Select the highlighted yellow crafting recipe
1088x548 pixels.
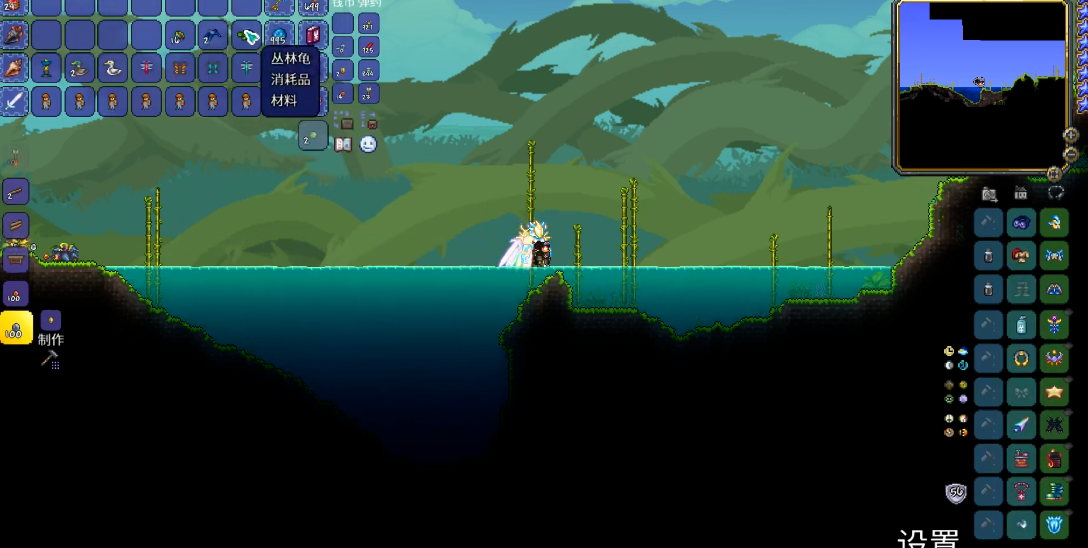[x=16, y=327]
